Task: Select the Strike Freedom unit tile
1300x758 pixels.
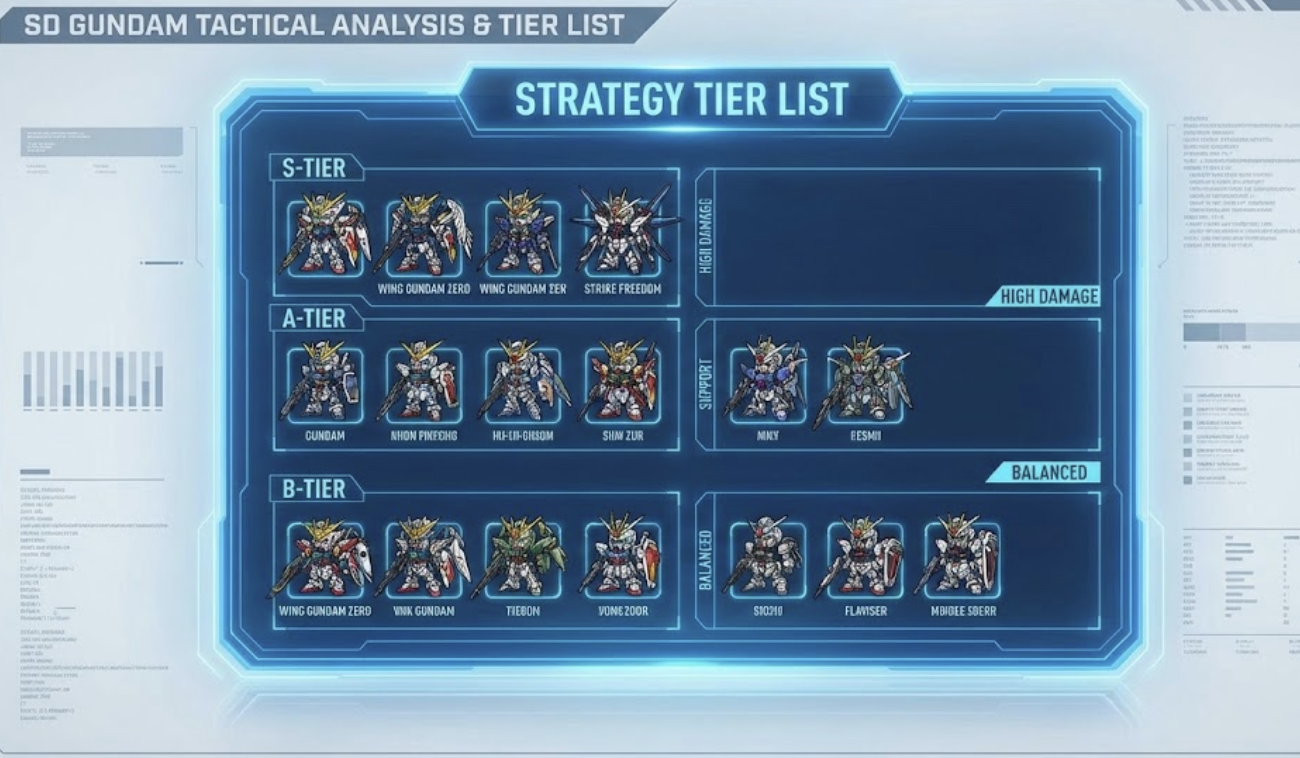Action: (x=623, y=238)
